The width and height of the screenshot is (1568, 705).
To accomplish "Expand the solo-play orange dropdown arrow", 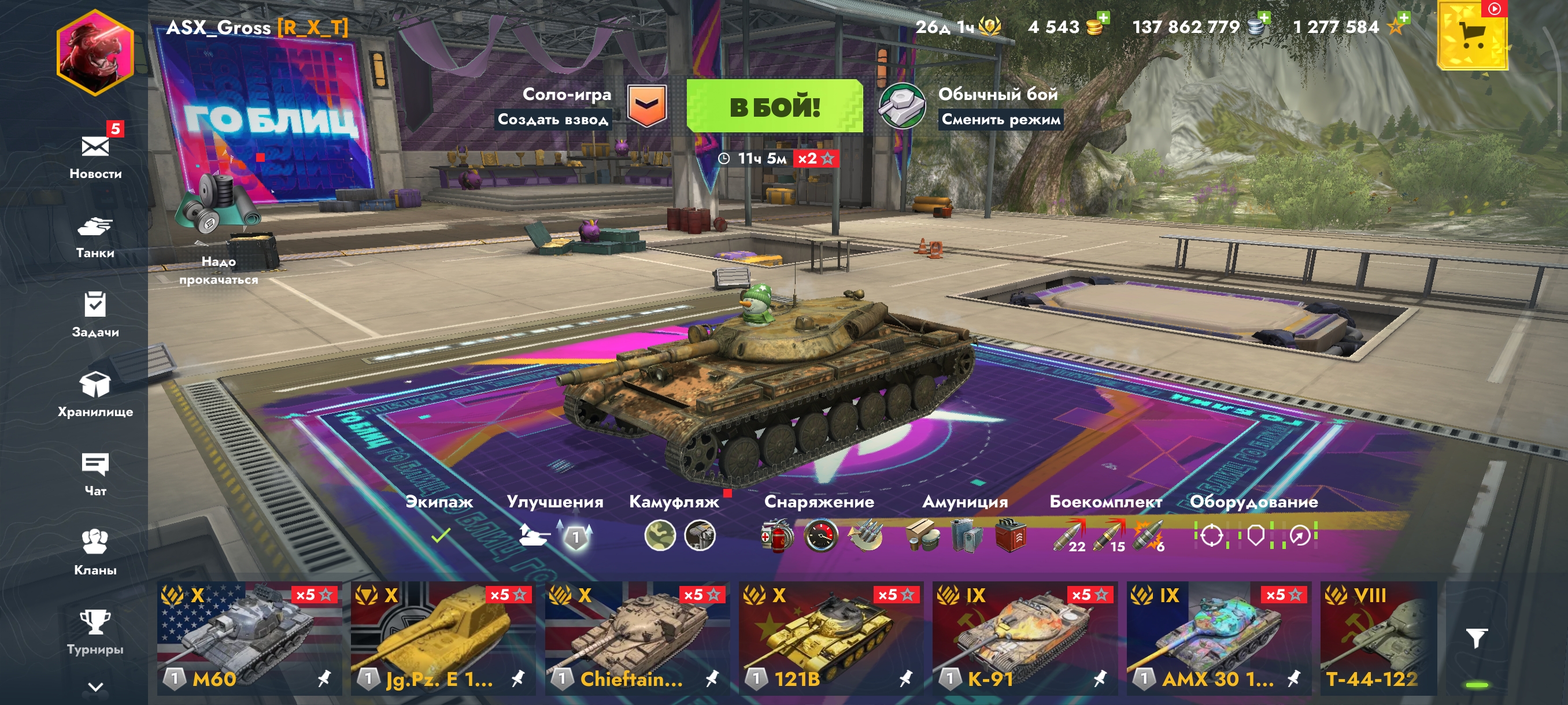I will click(646, 105).
